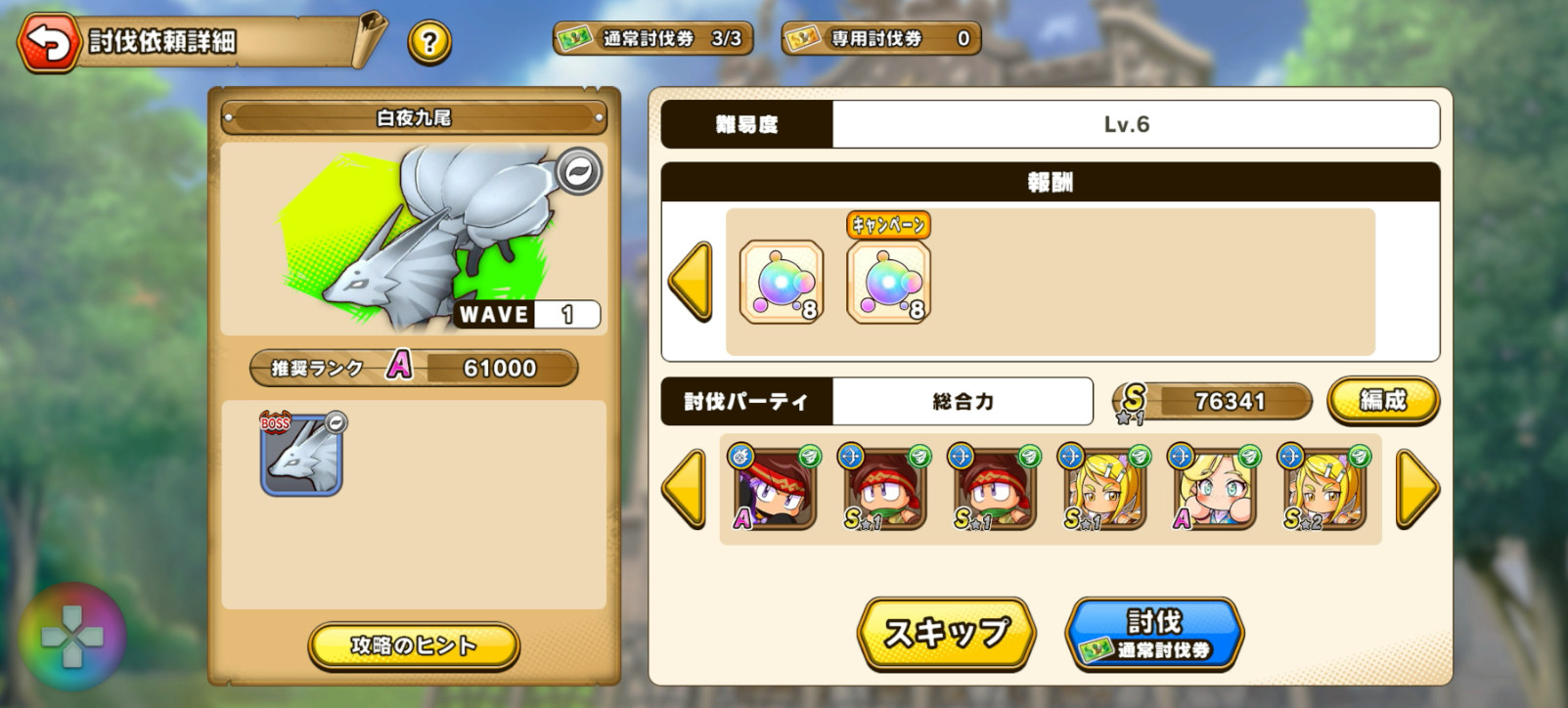Select the boss white nine-tails icon
This screenshot has width=1568, height=708.
[x=301, y=456]
